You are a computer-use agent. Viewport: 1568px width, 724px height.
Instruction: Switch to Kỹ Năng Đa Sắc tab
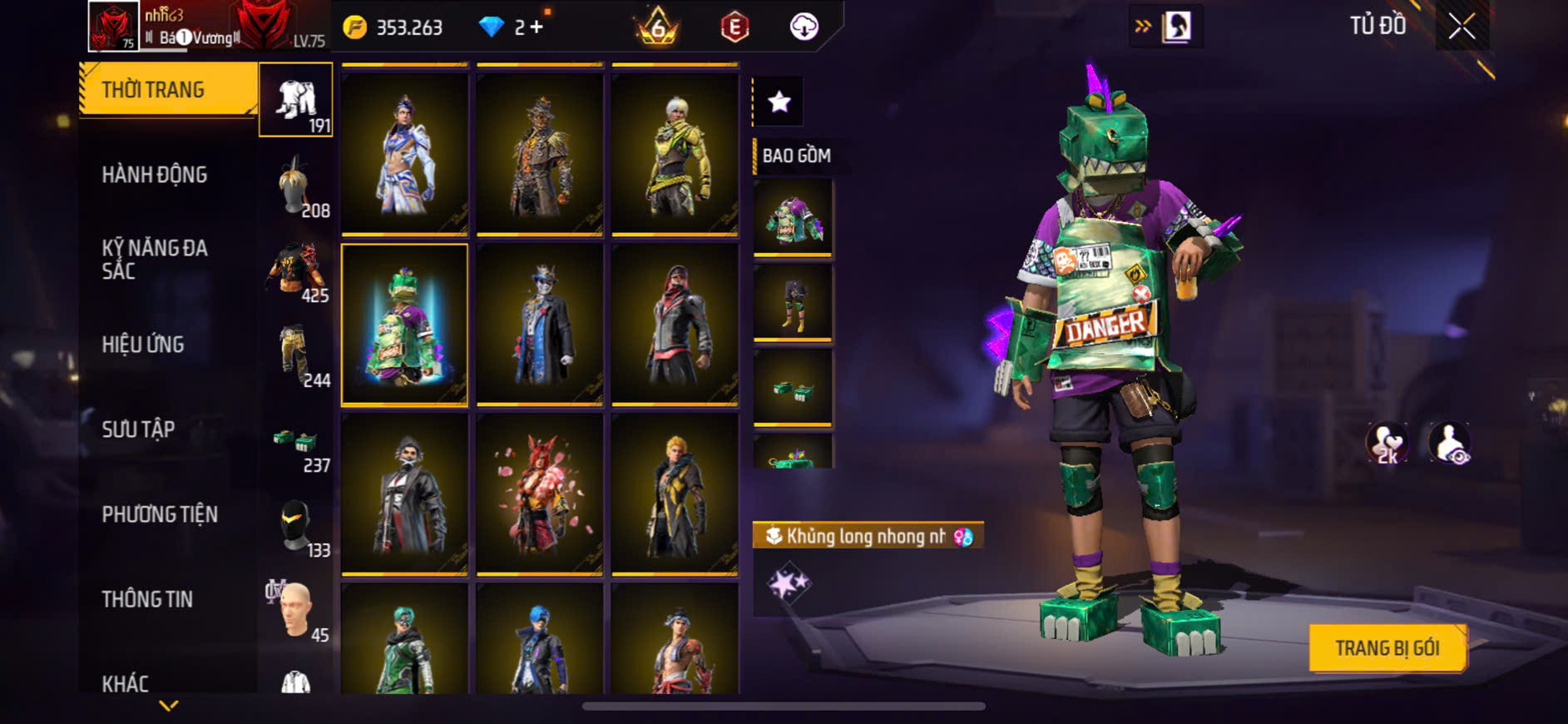[x=155, y=259]
